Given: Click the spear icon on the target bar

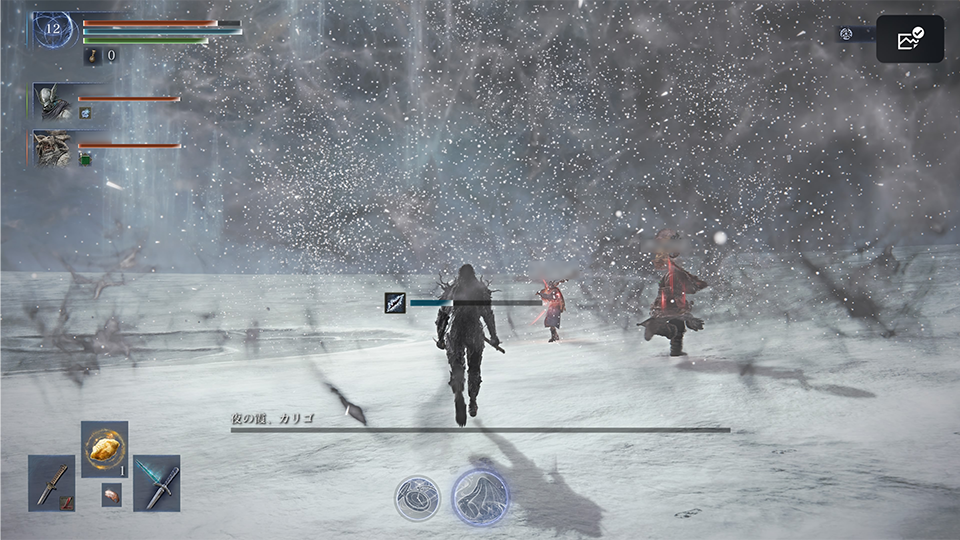Looking at the screenshot, I should (395, 302).
